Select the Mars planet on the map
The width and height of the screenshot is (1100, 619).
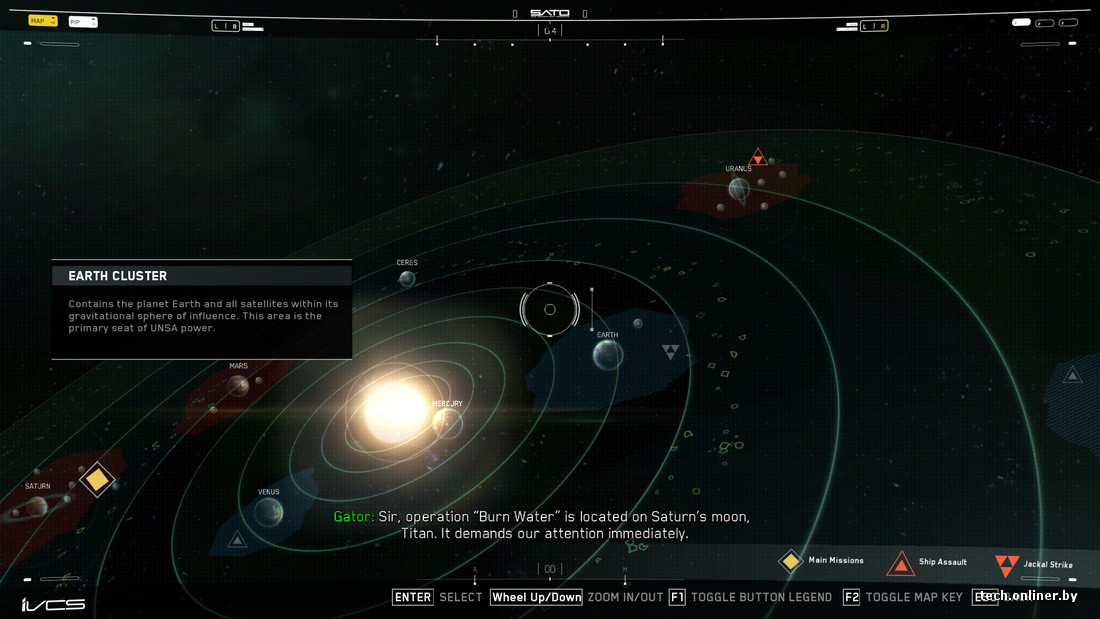238,384
